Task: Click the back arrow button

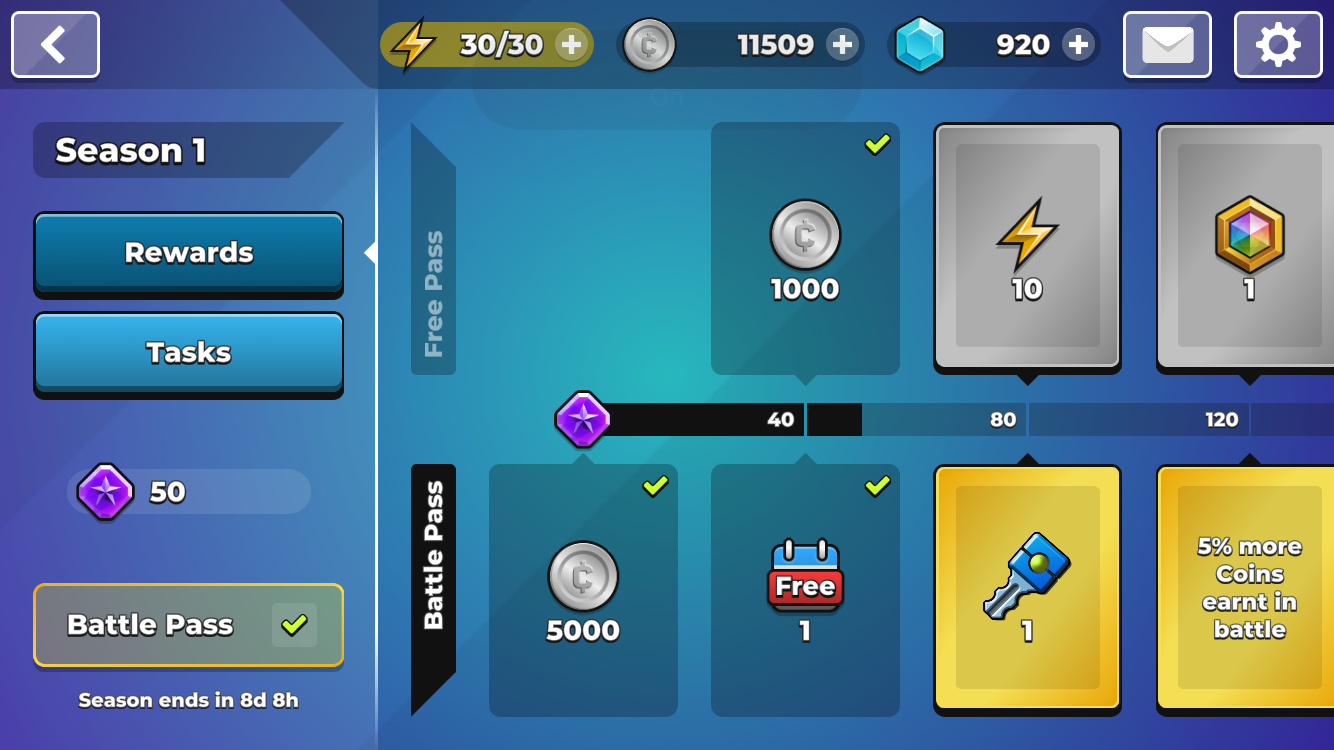Action: 55,44
